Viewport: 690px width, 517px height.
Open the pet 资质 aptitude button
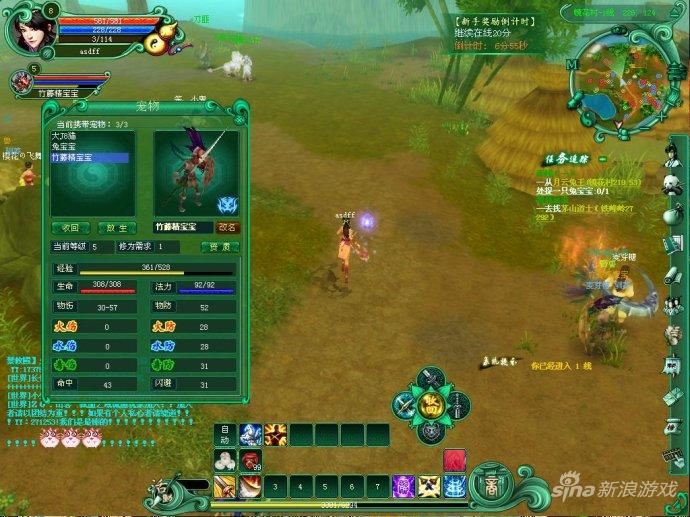pyautogui.click(x=219, y=246)
